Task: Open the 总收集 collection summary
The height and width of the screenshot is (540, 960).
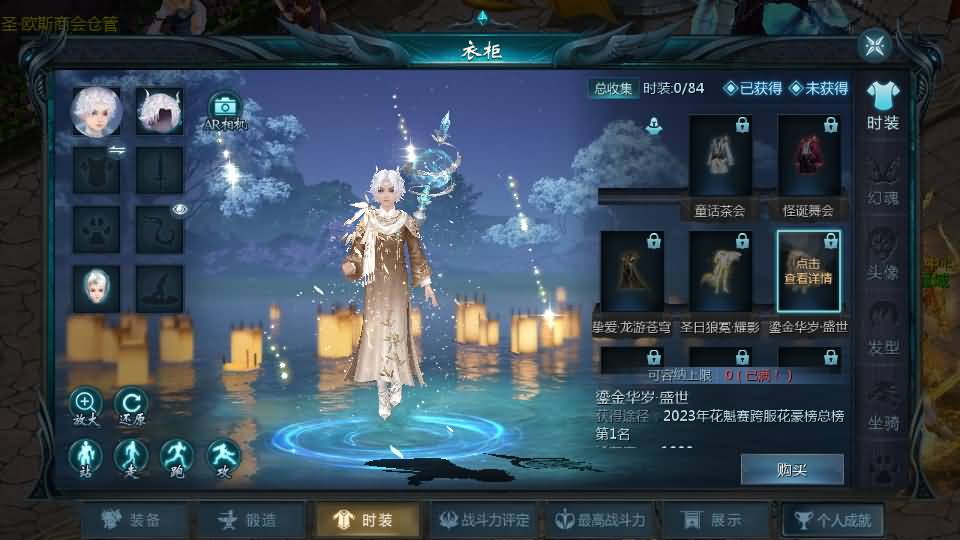Action: [613, 88]
